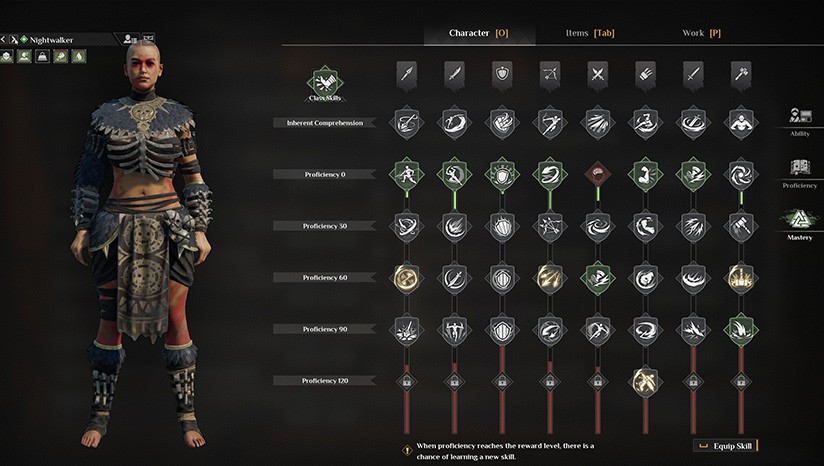Open the Ability side panel
Image resolution: width=824 pixels, height=466 pixels.
(799, 121)
